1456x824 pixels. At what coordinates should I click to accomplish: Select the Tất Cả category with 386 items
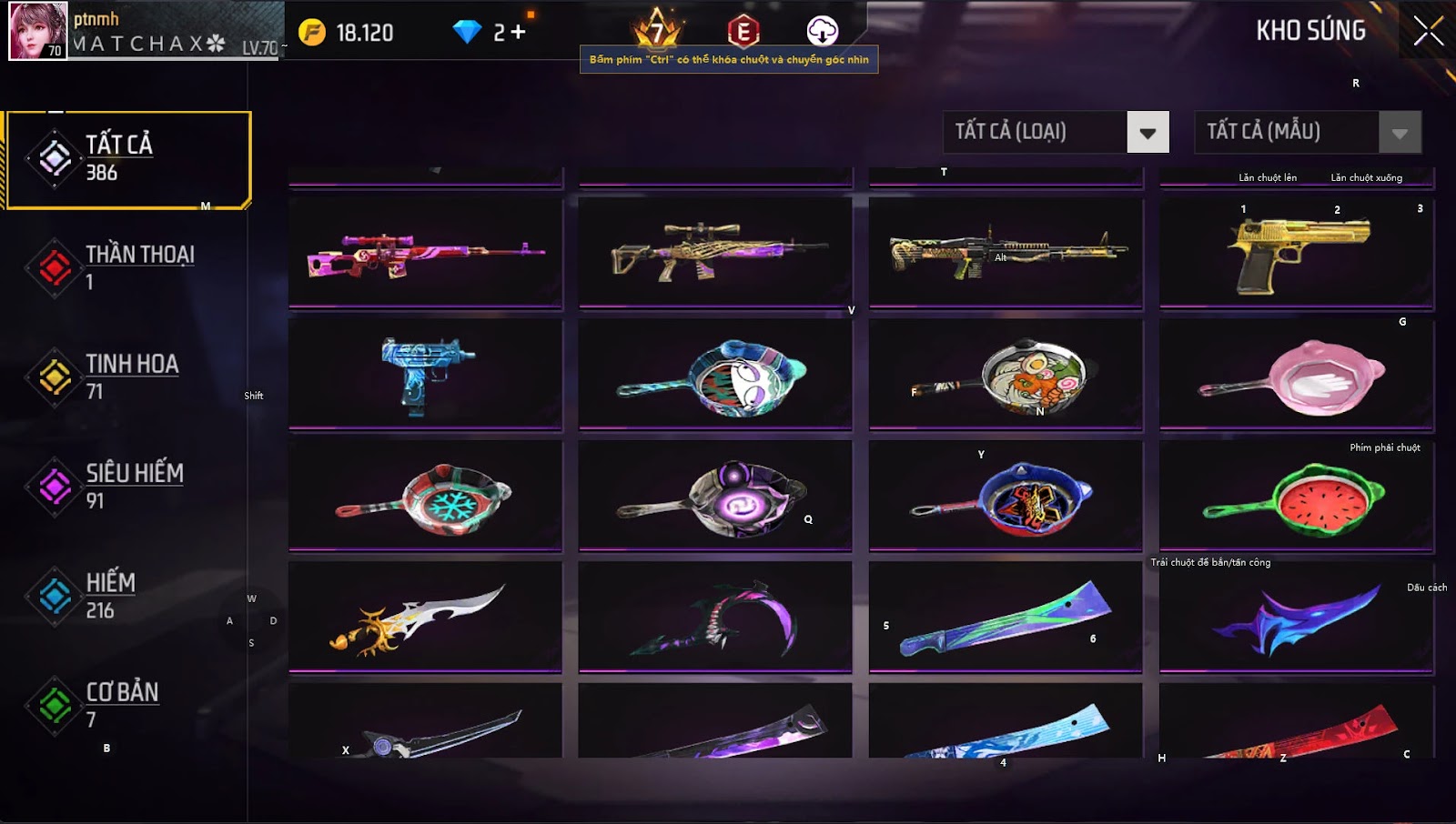click(127, 159)
